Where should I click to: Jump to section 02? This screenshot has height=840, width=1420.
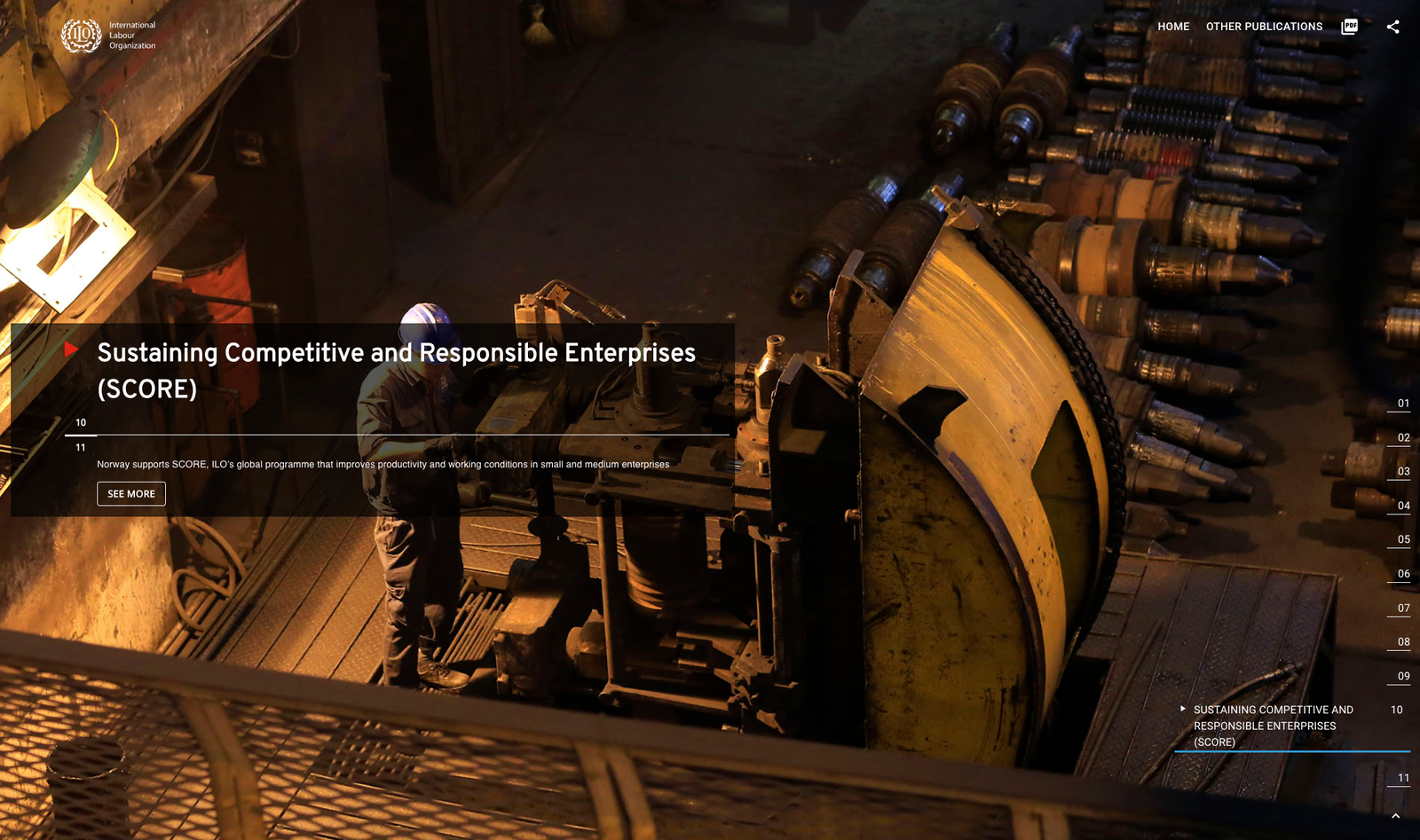(x=1403, y=438)
